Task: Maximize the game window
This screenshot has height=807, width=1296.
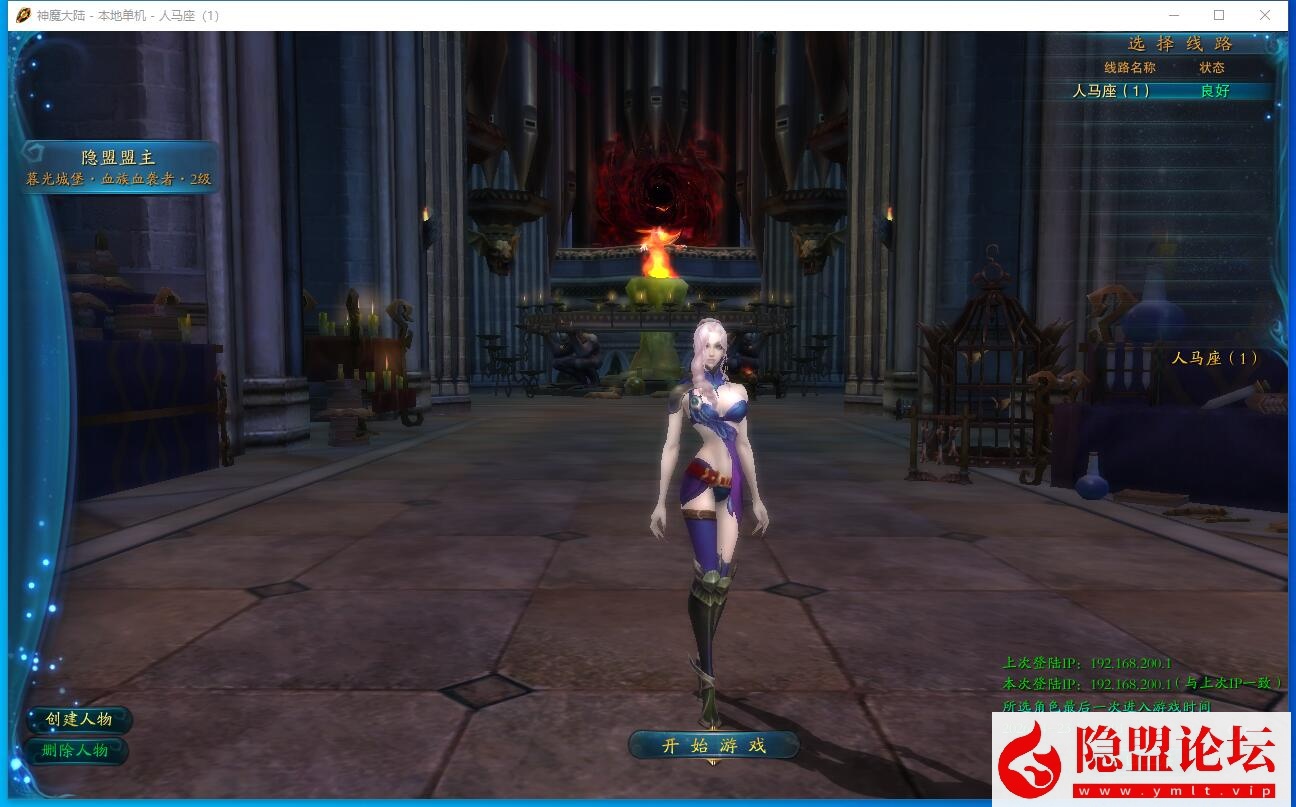Action: 1219,15
